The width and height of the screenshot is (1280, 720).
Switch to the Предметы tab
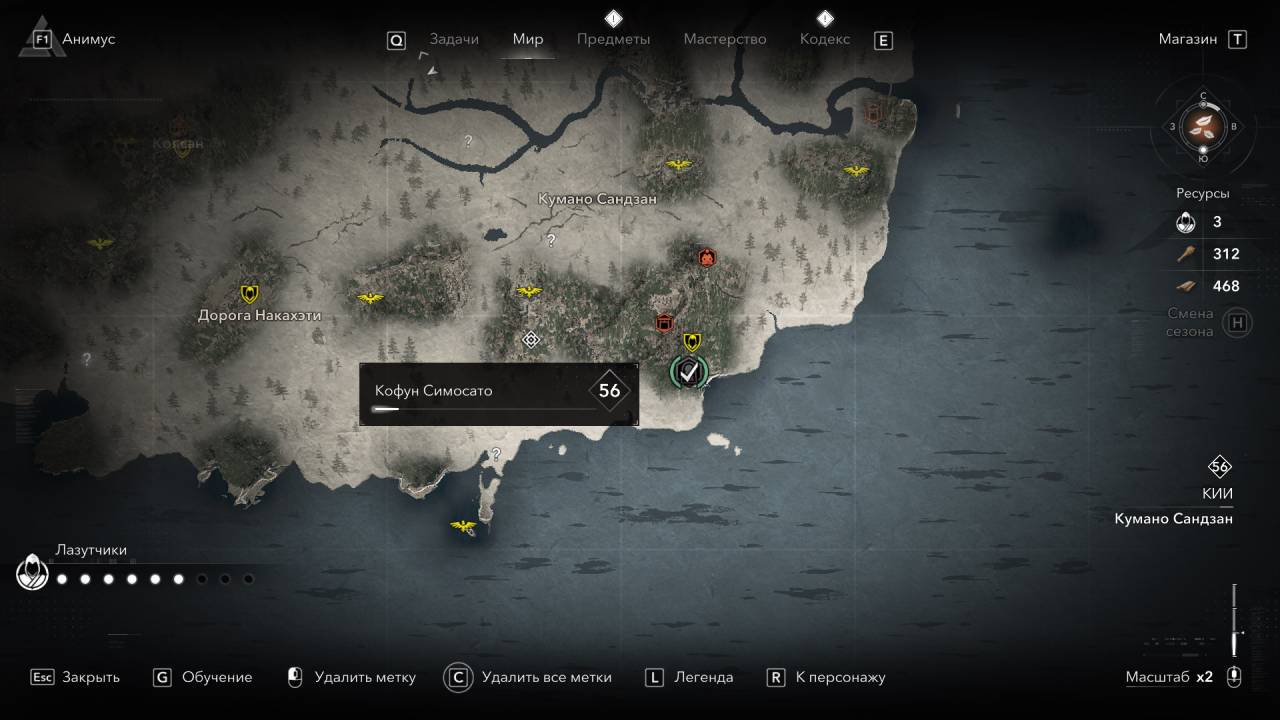(x=613, y=39)
